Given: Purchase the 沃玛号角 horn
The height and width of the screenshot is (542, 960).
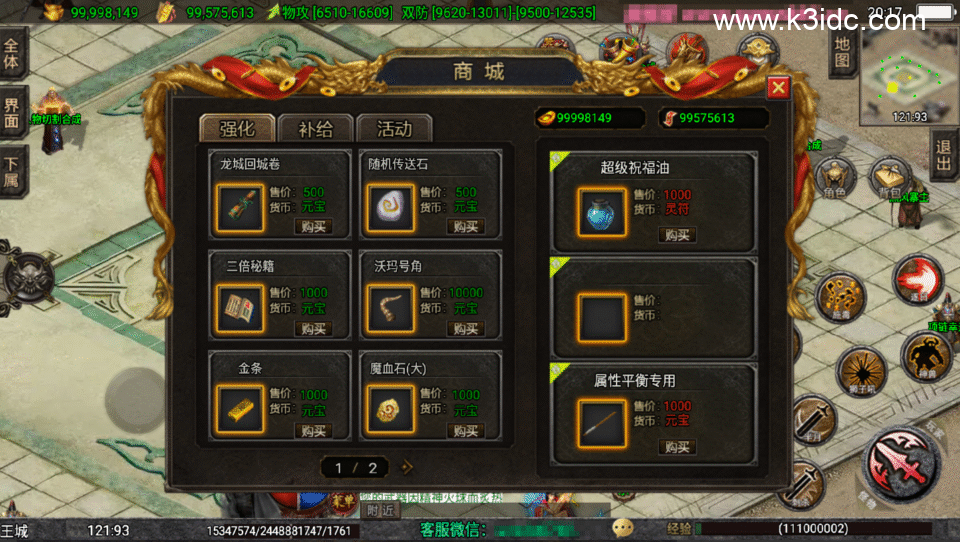Looking at the screenshot, I should click(465, 329).
